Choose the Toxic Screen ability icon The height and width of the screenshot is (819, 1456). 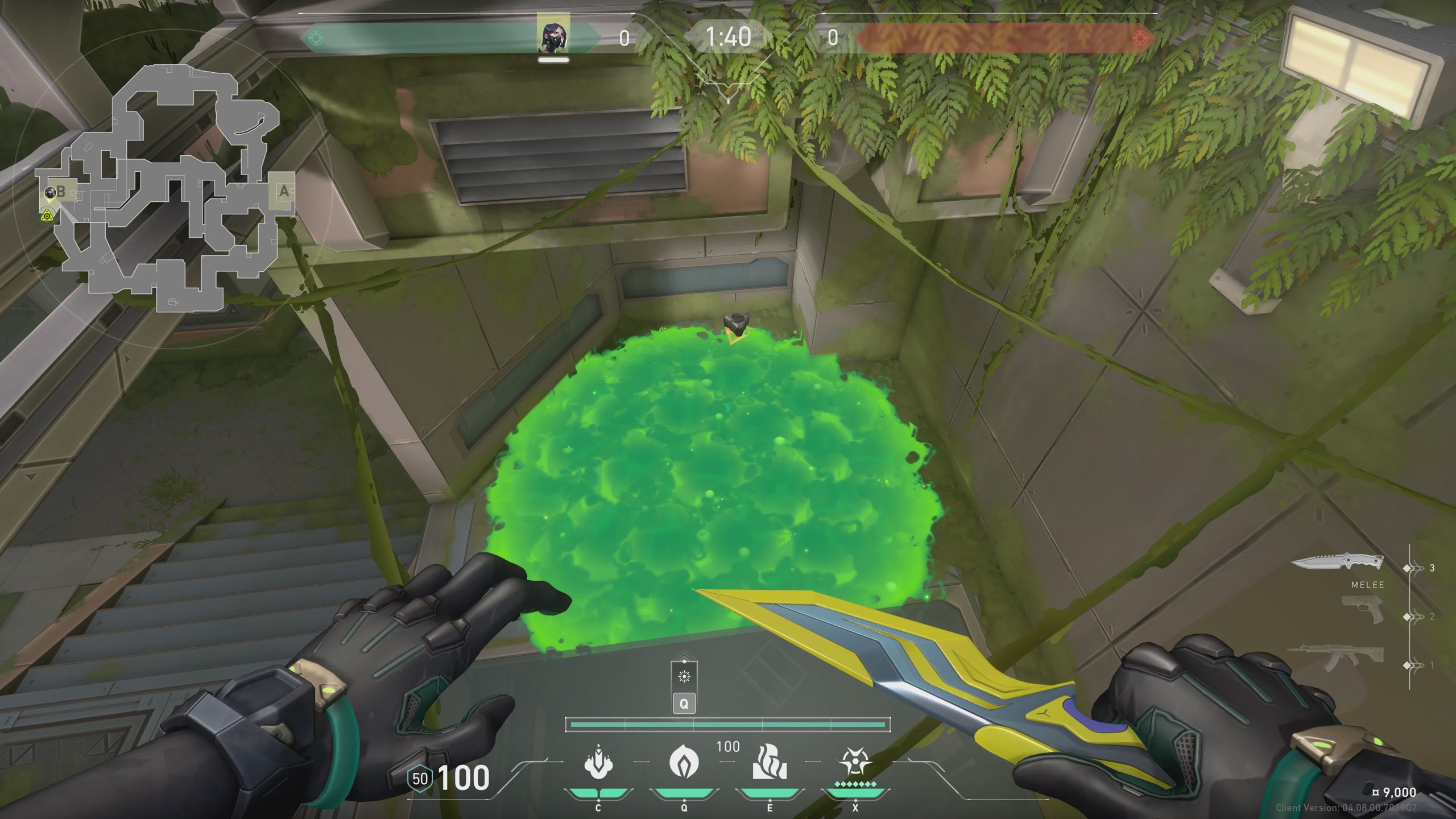tap(770, 762)
